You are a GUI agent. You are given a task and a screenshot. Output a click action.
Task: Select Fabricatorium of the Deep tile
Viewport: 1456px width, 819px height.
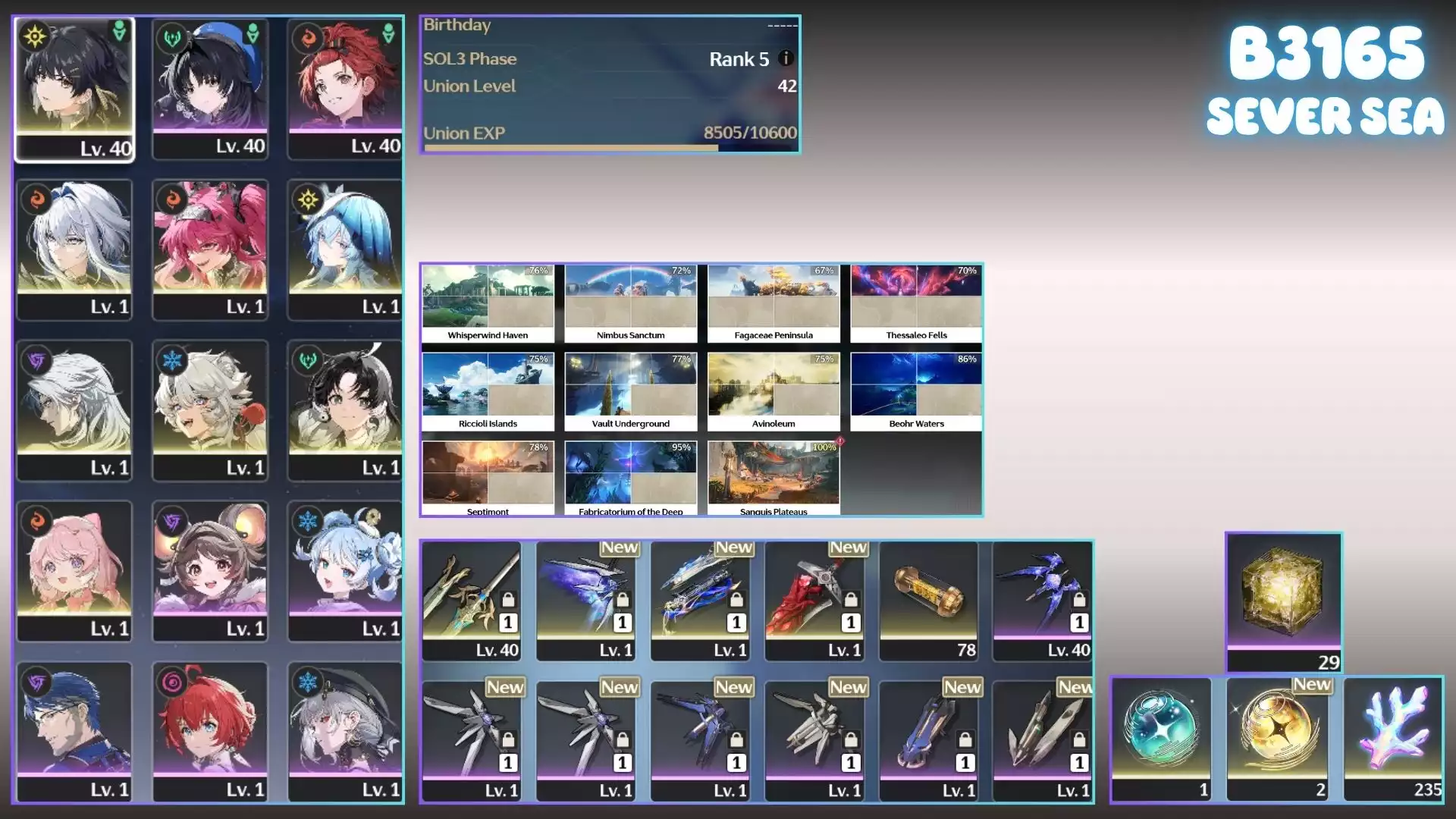pos(630,478)
